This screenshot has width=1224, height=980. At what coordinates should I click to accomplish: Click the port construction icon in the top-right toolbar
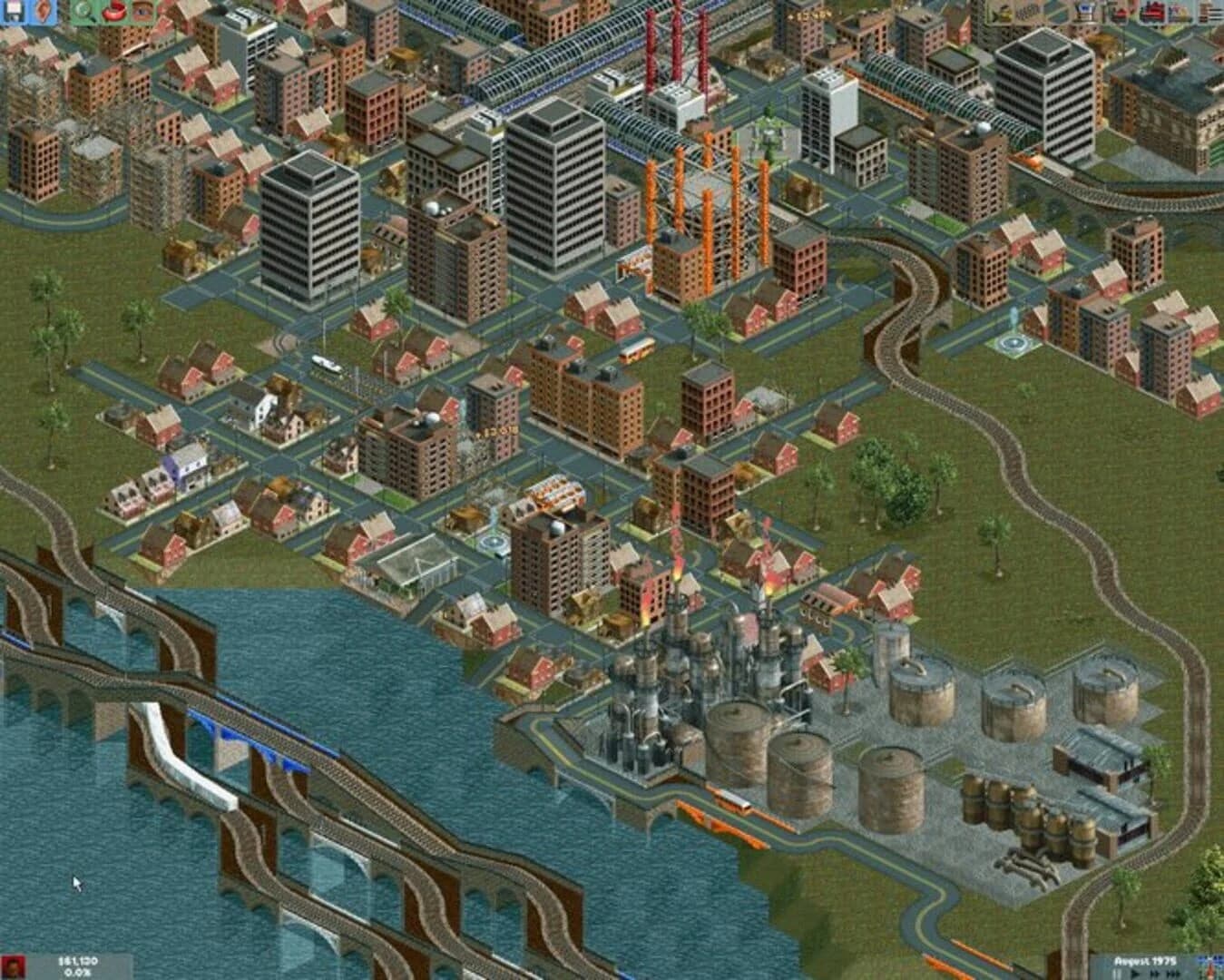point(1084,12)
